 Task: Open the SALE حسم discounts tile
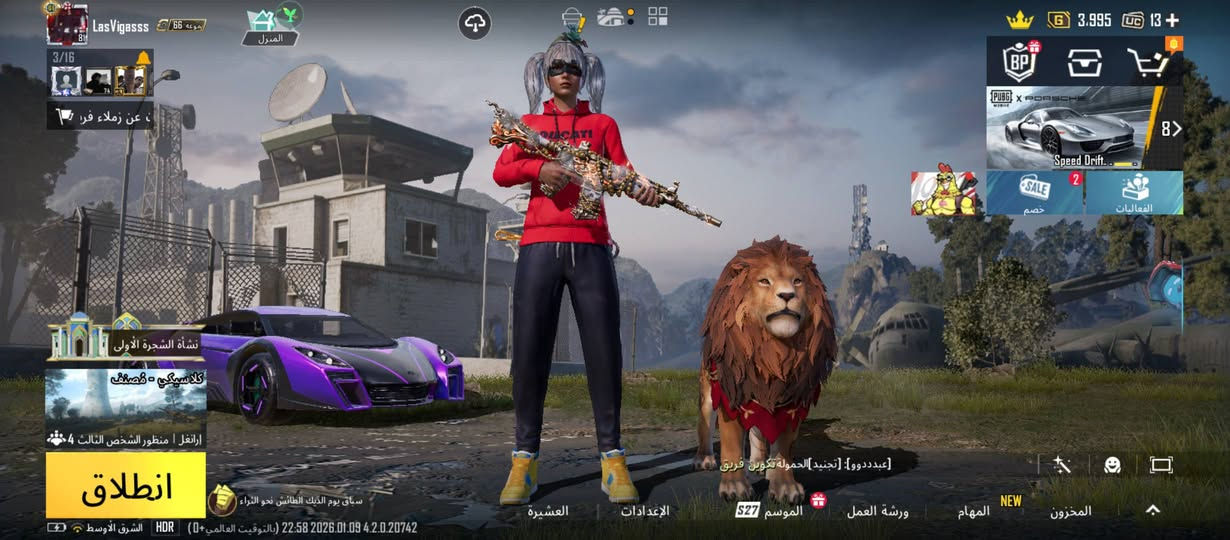click(1035, 192)
